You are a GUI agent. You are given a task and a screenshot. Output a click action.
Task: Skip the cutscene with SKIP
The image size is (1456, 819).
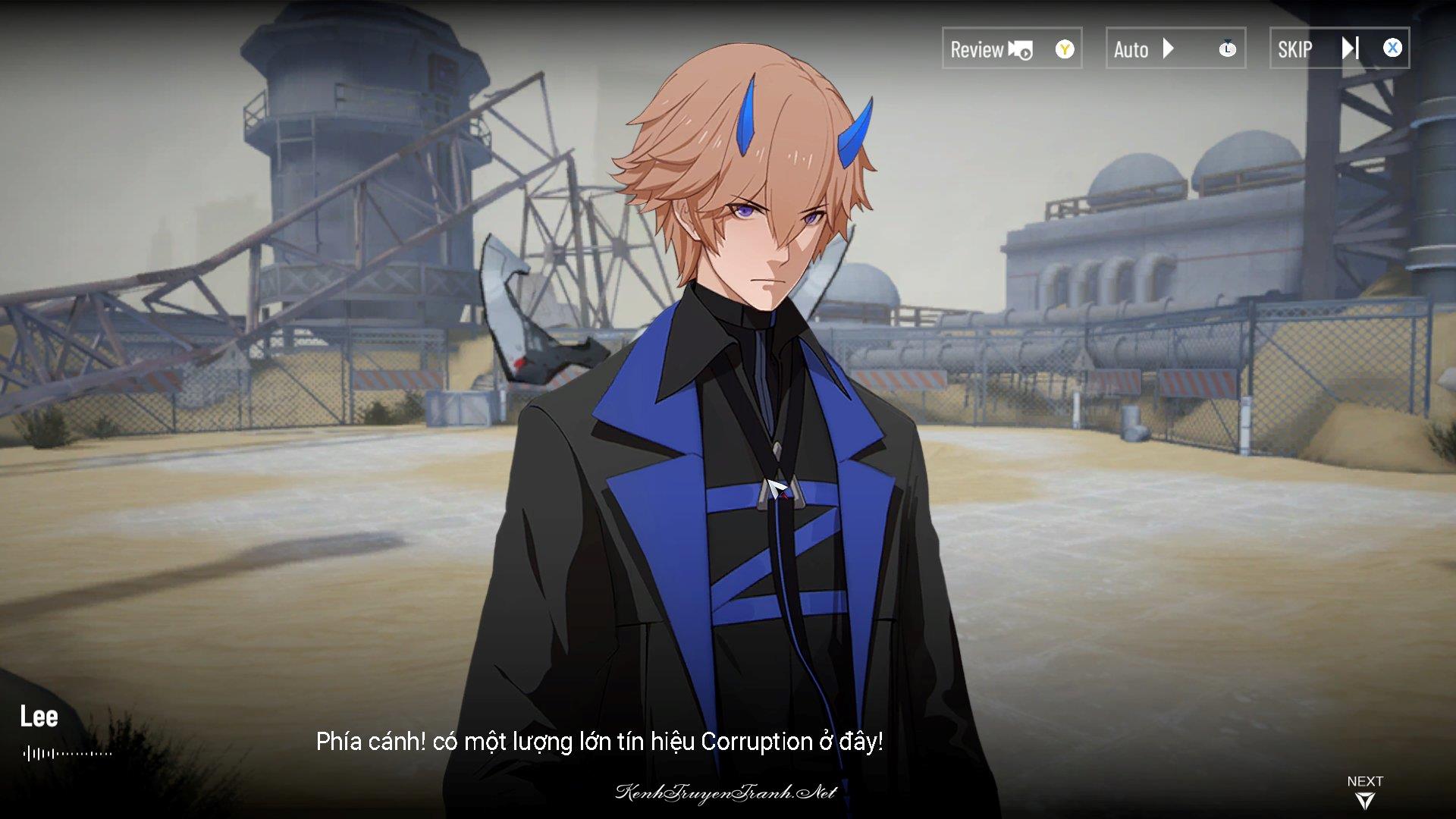(1338, 49)
